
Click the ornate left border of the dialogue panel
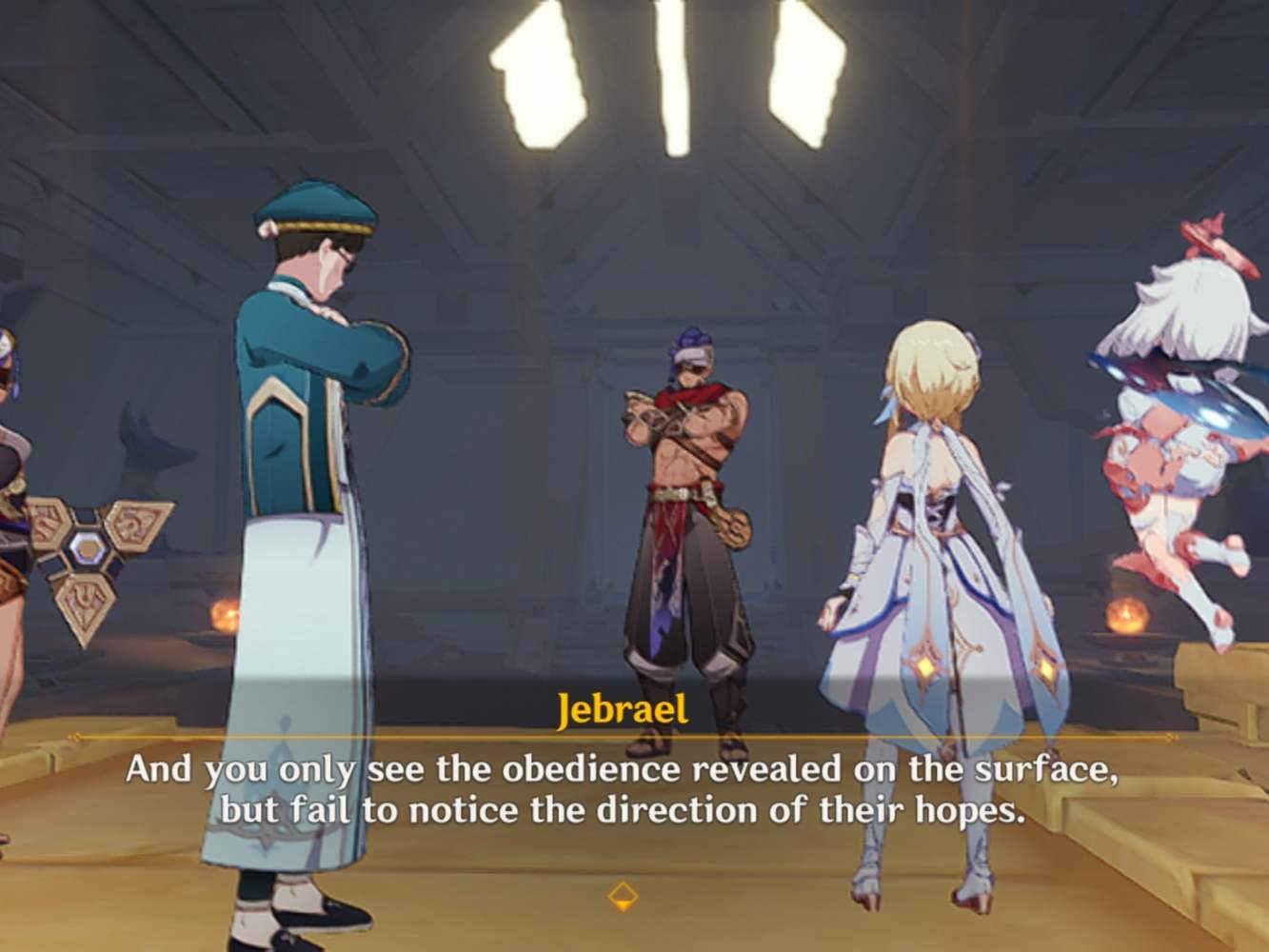pos(76,738)
